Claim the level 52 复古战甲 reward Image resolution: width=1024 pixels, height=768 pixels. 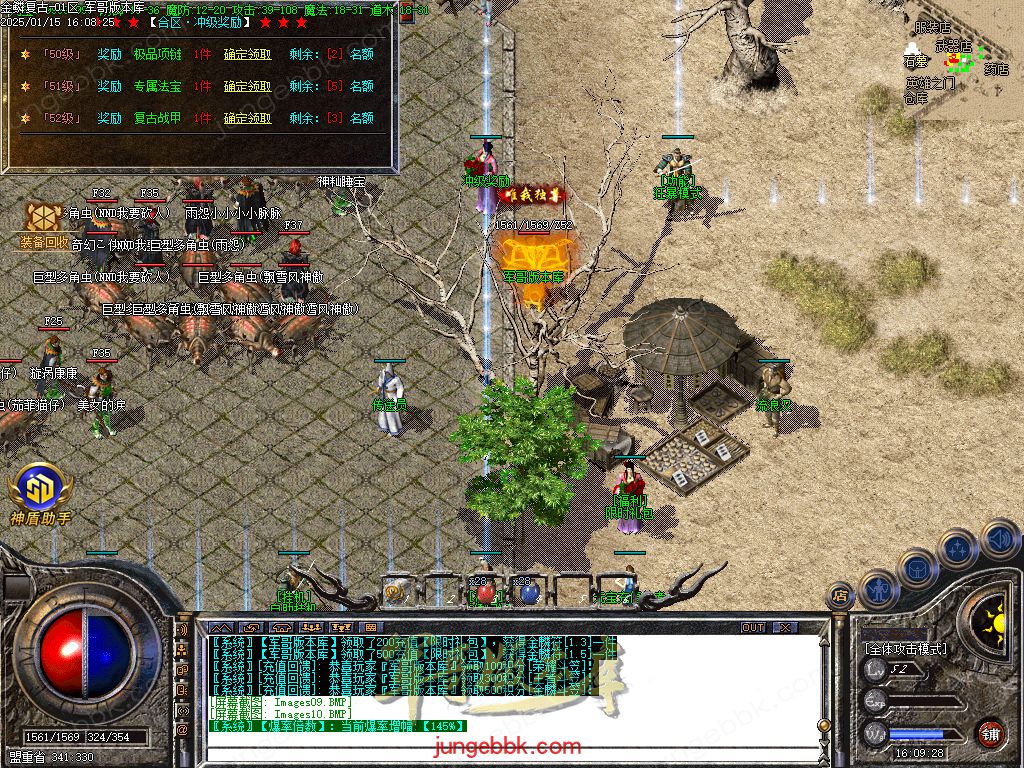click(247, 118)
